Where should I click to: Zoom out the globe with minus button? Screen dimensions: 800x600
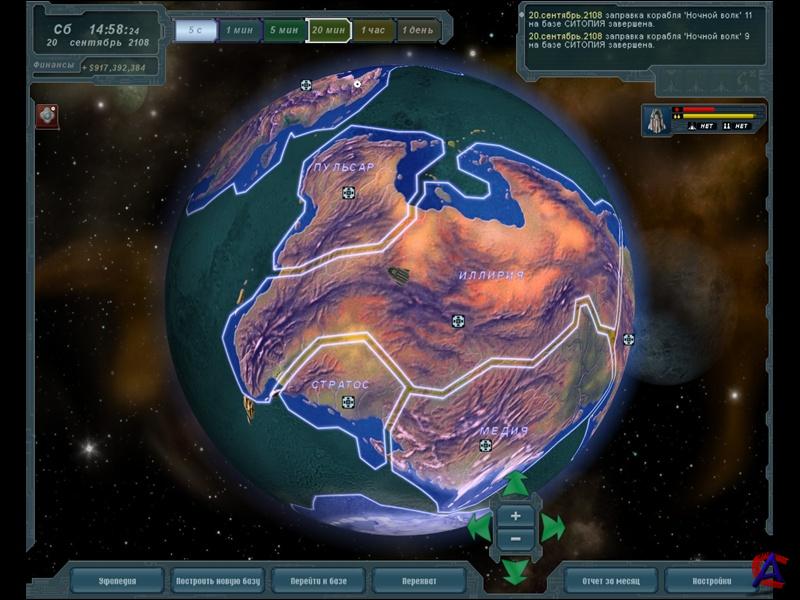[x=515, y=538]
